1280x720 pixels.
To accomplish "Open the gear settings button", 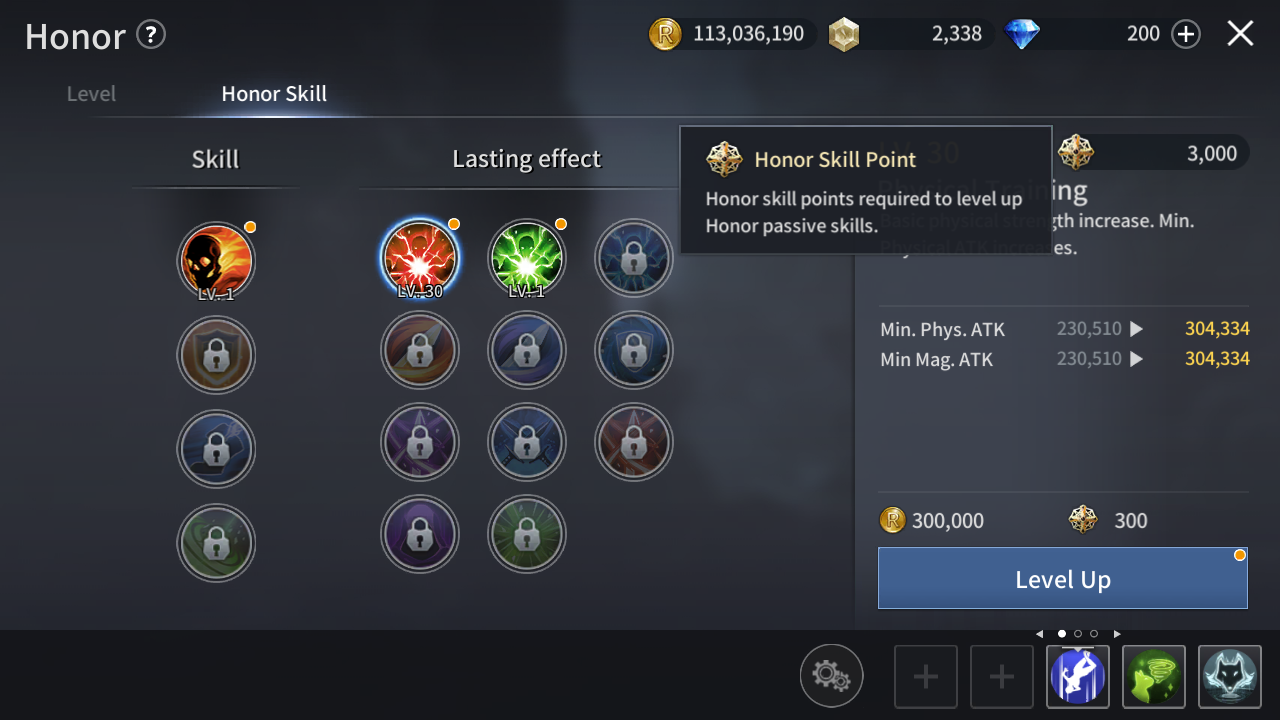I will 831,676.
